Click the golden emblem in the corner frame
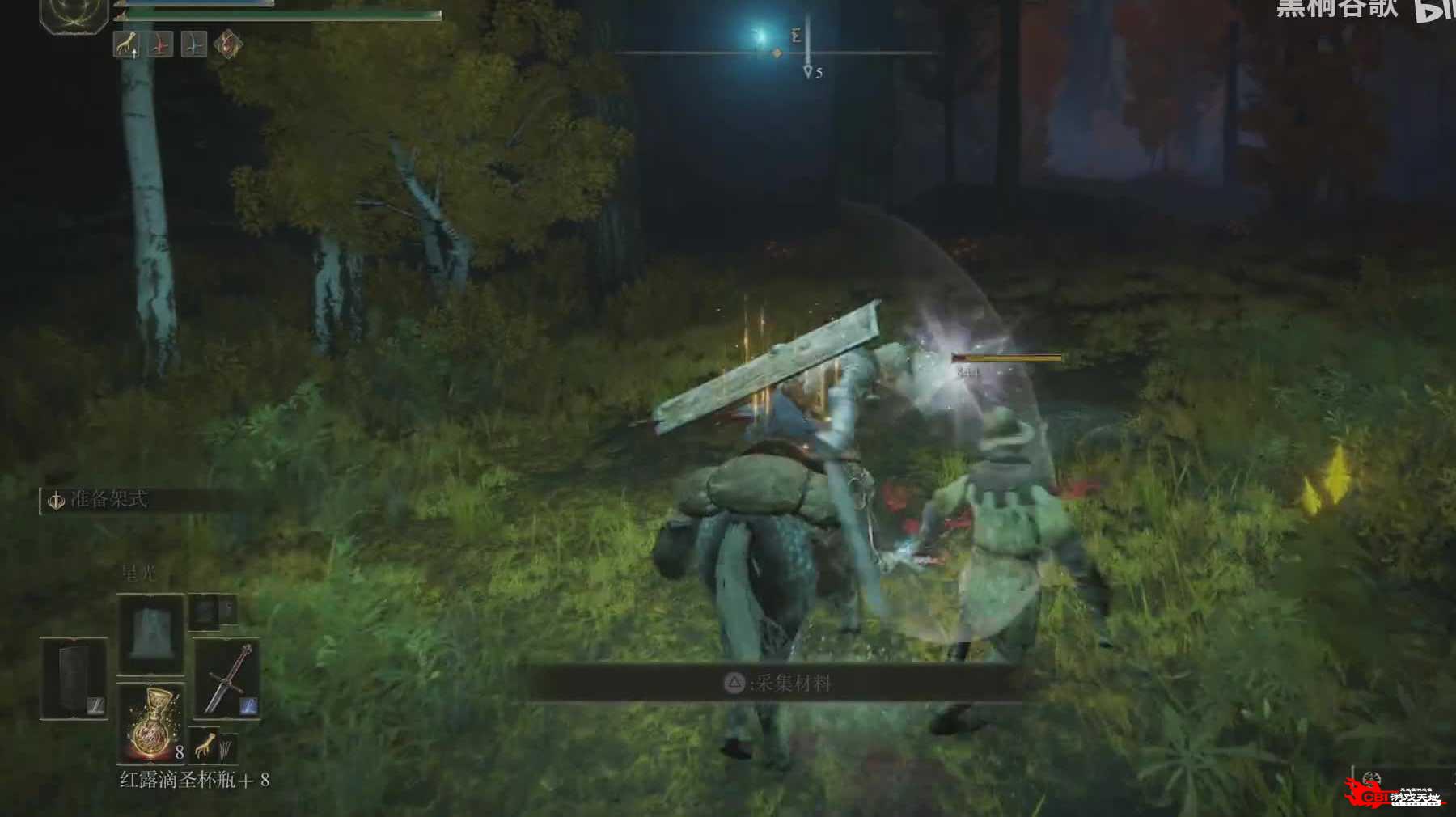The image size is (1456, 817). pyautogui.click(x=74, y=15)
